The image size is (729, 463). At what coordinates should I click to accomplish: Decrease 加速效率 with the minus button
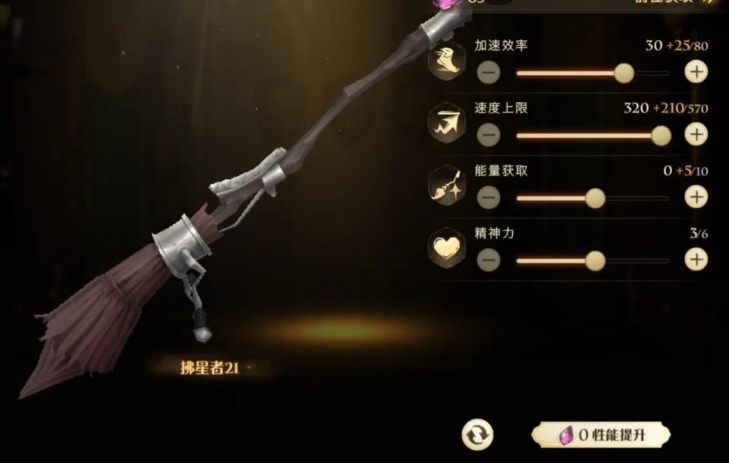[488, 72]
